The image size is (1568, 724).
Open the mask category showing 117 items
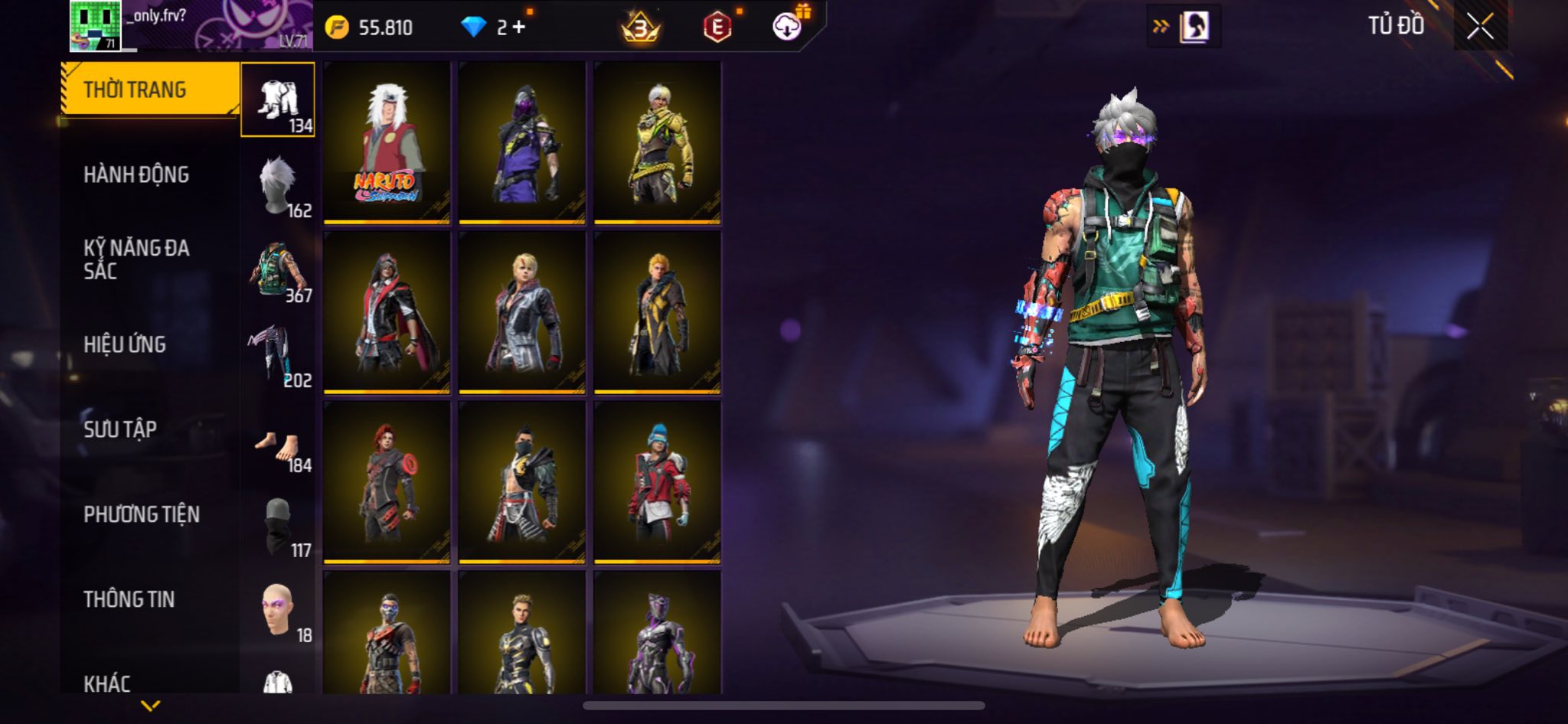coord(278,527)
